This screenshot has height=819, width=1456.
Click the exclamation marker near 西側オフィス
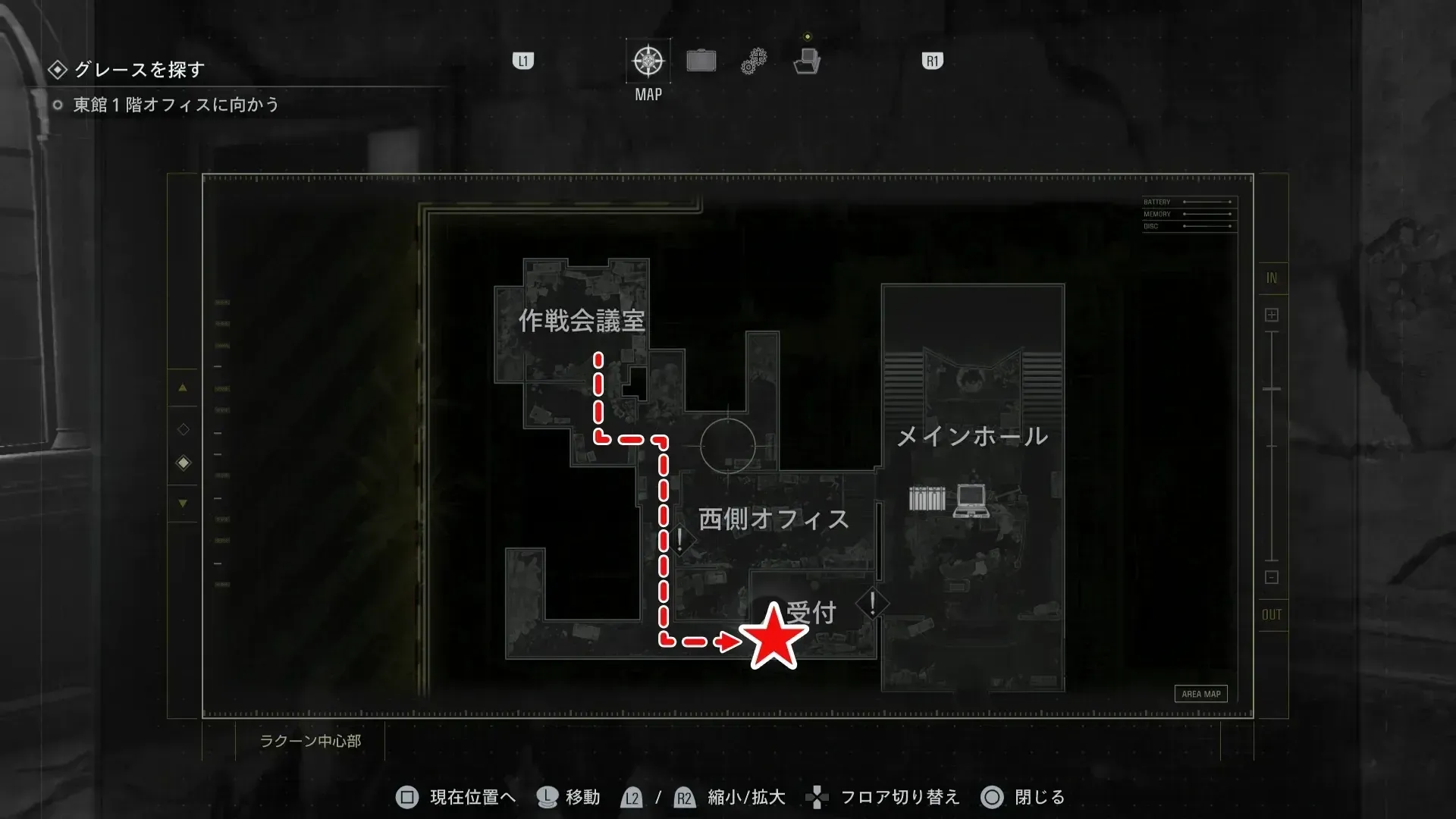click(x=678, y=540)
